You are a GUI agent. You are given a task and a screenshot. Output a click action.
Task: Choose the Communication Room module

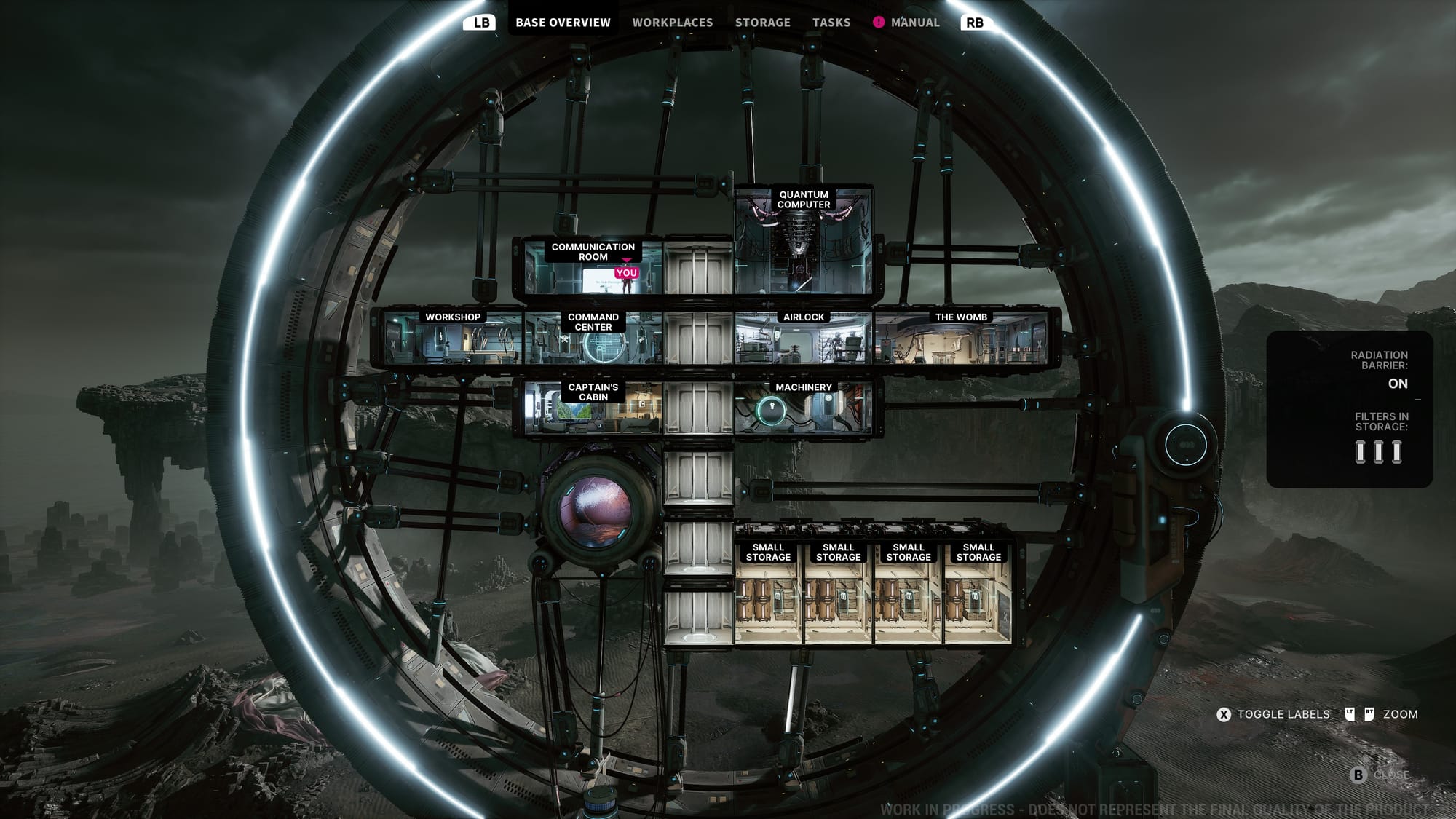coord(591,268)
